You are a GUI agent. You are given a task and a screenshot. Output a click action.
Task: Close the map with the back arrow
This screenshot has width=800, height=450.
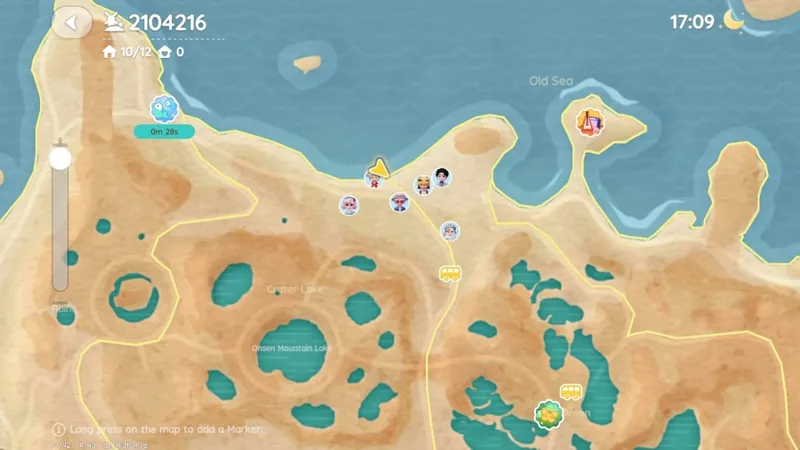[x=71, y=22]
